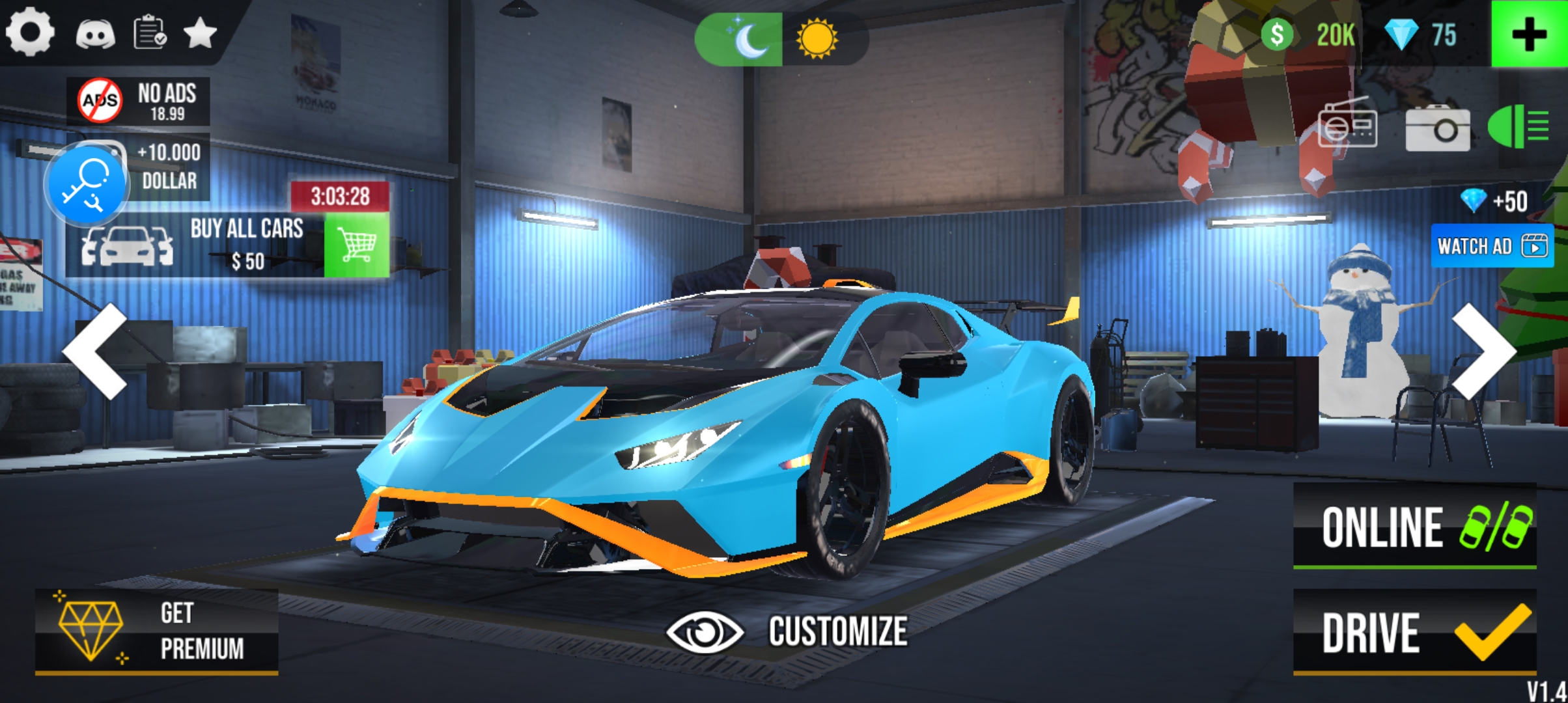The height and width of the screenshot is (703, 1568).
Task: Select the Online mode button
Action: pos(1414,526)
